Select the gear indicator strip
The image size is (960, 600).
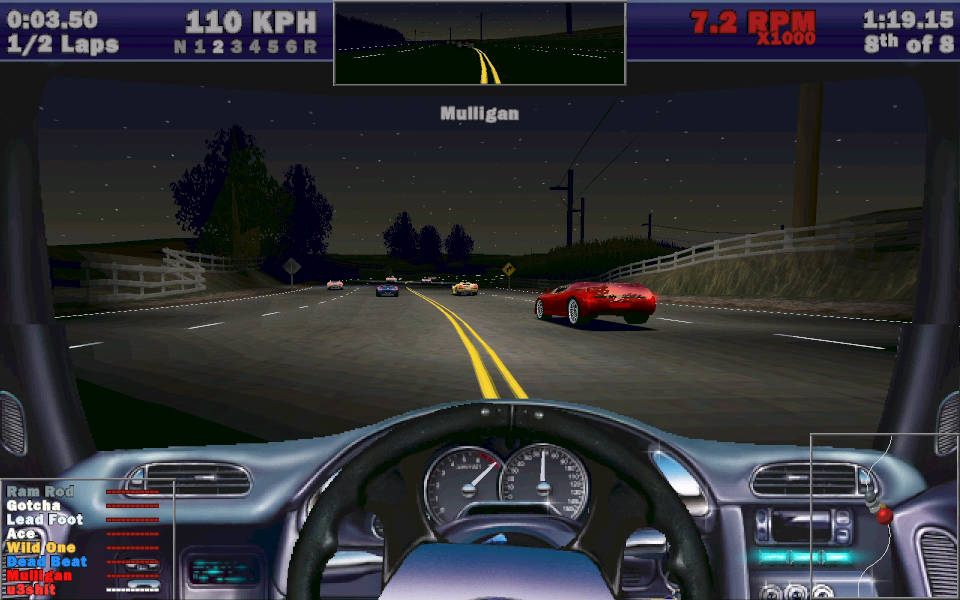pyautogui.click(x=245, y=46)
